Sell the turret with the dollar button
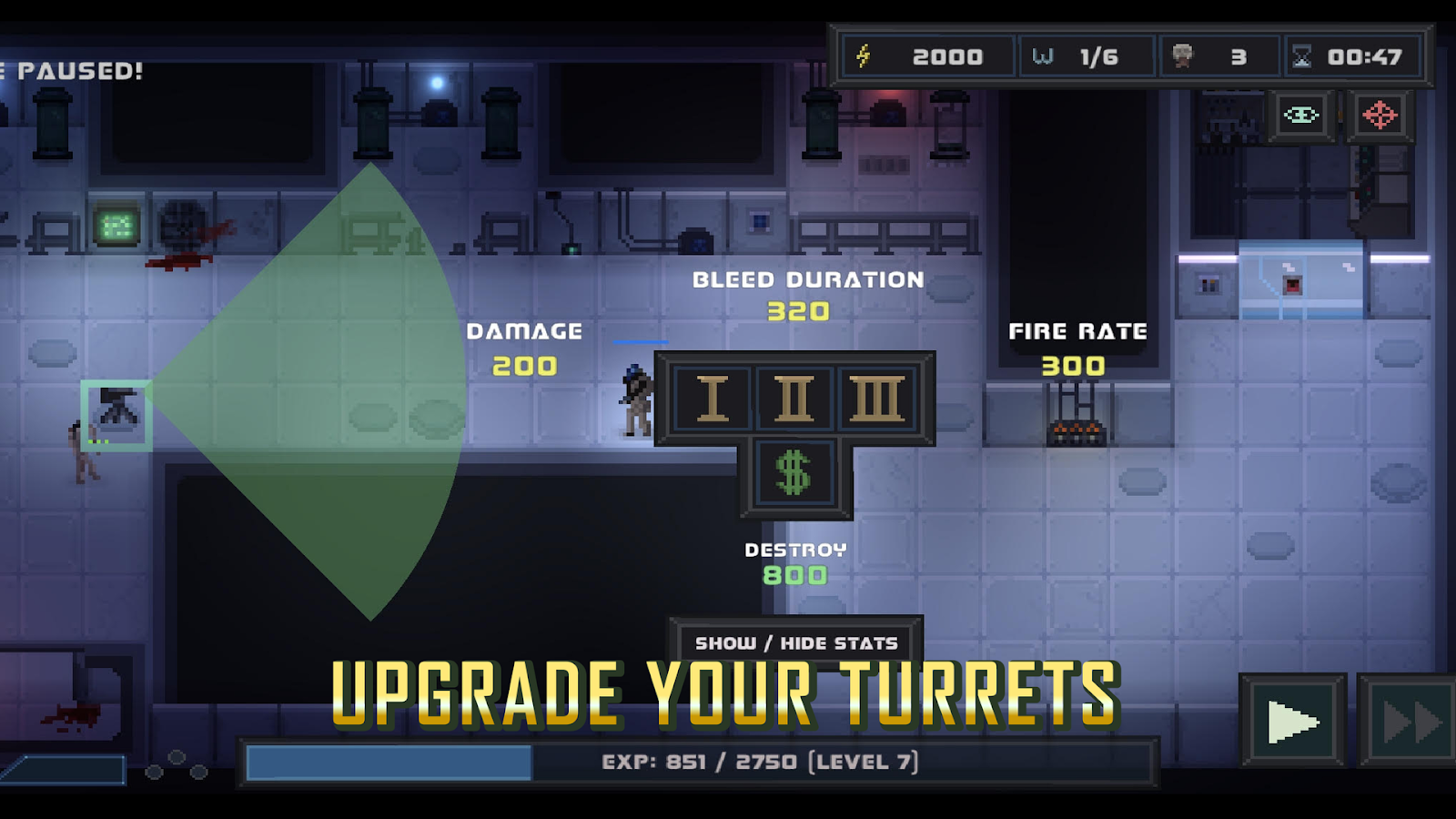This screenshot has width=1456, height=819. pos(794,474)
